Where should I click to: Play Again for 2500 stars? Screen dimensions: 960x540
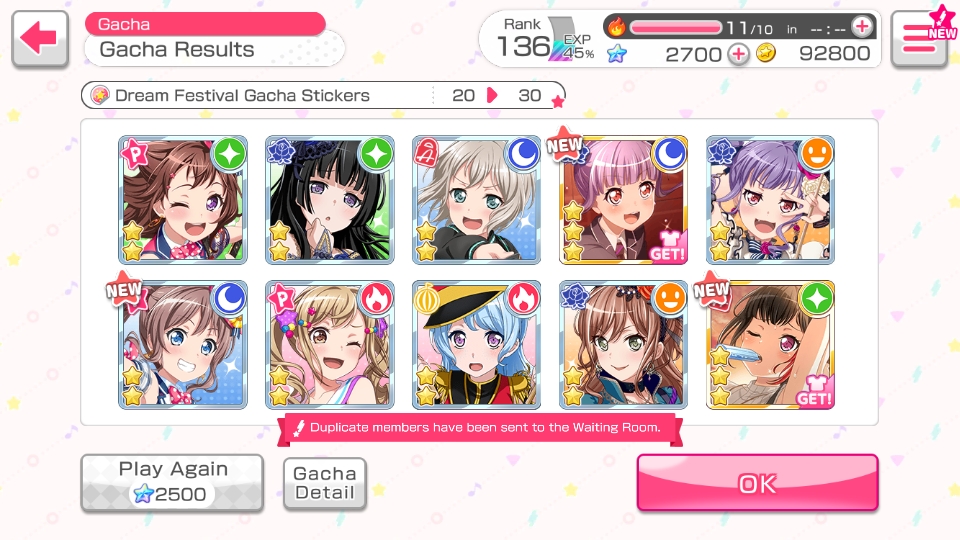click(x=172, y=481)
